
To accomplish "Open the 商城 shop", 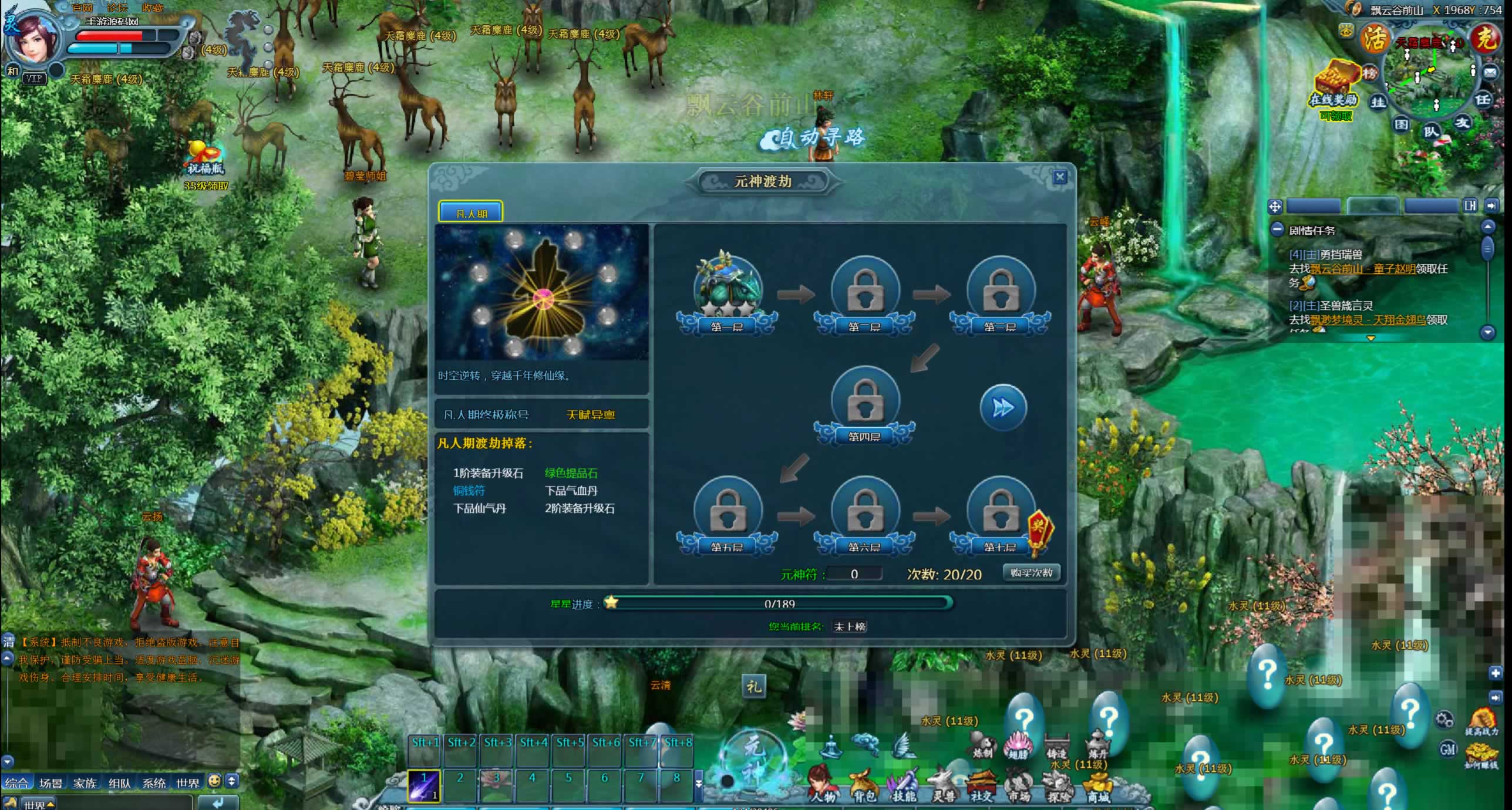I will (x=1097, y=786).
